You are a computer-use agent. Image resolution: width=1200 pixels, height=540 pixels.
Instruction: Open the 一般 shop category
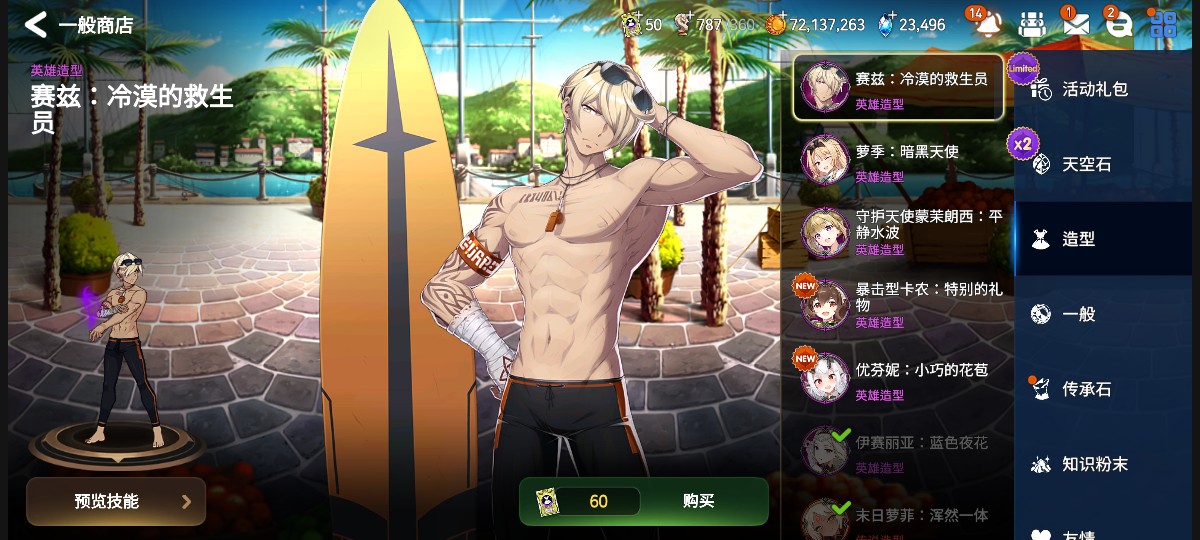pos(1078,314)
